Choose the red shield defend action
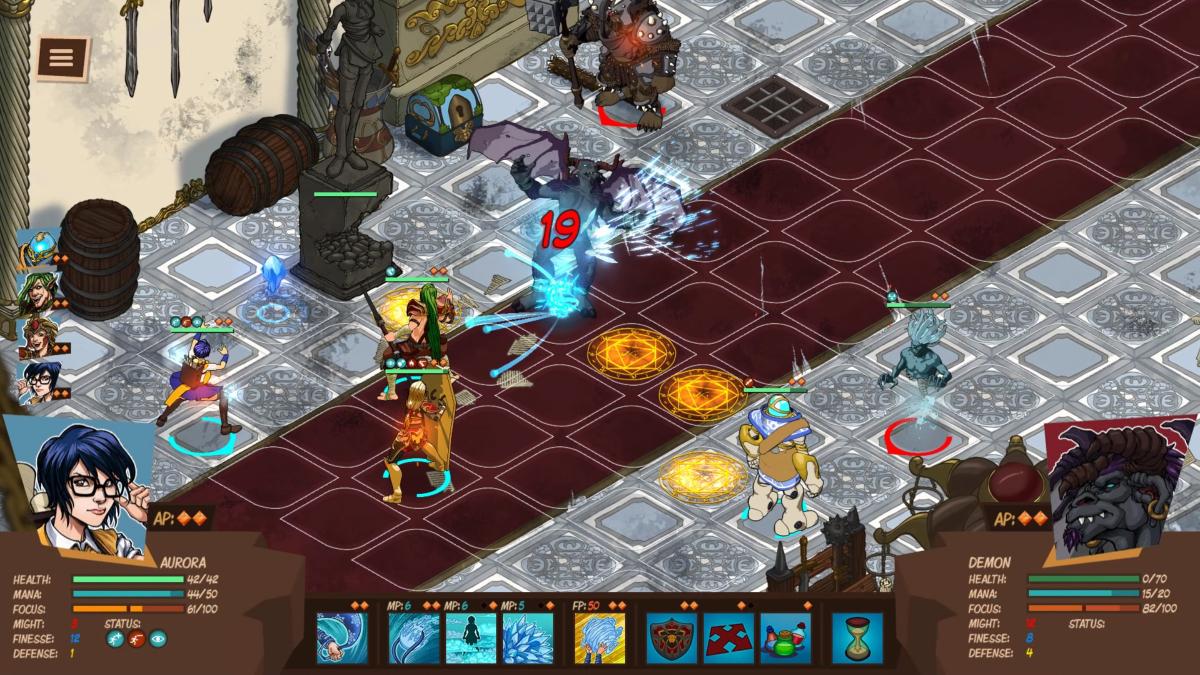1200x675 pixels. coord(671,638)
